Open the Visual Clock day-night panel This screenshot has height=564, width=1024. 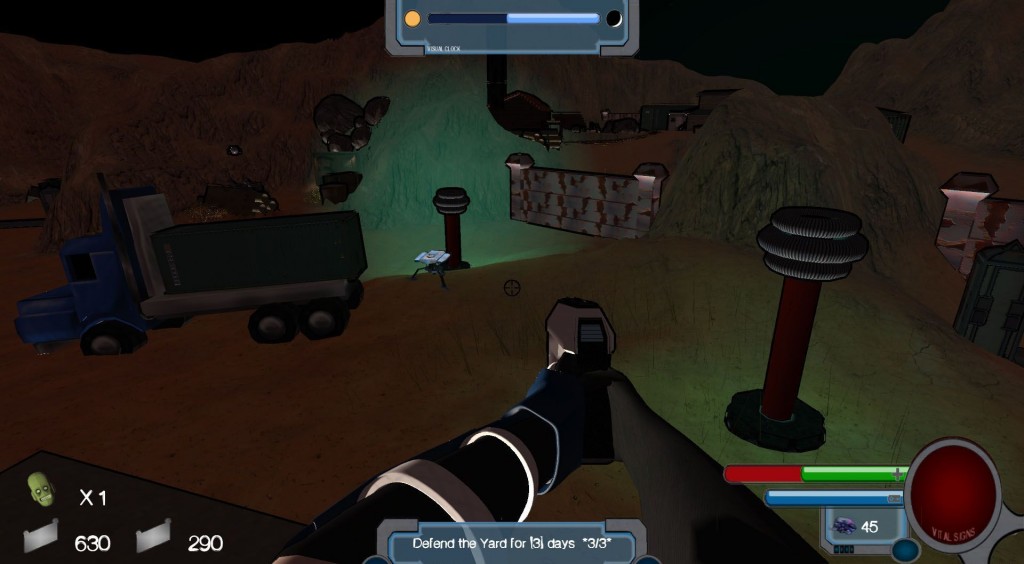[x=512, y=20]
